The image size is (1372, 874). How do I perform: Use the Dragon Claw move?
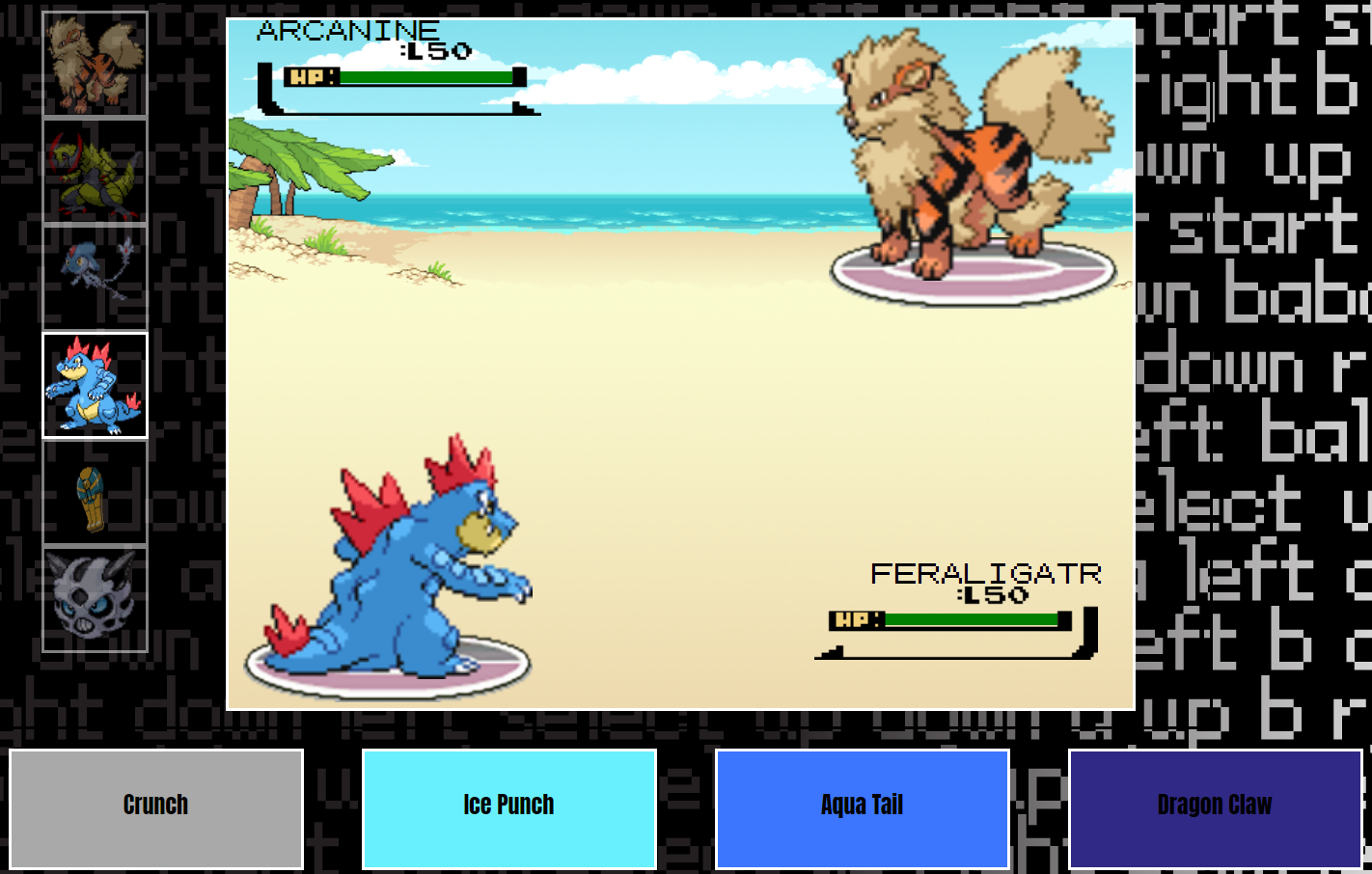pyautogui.click(x=1215, y=808)
